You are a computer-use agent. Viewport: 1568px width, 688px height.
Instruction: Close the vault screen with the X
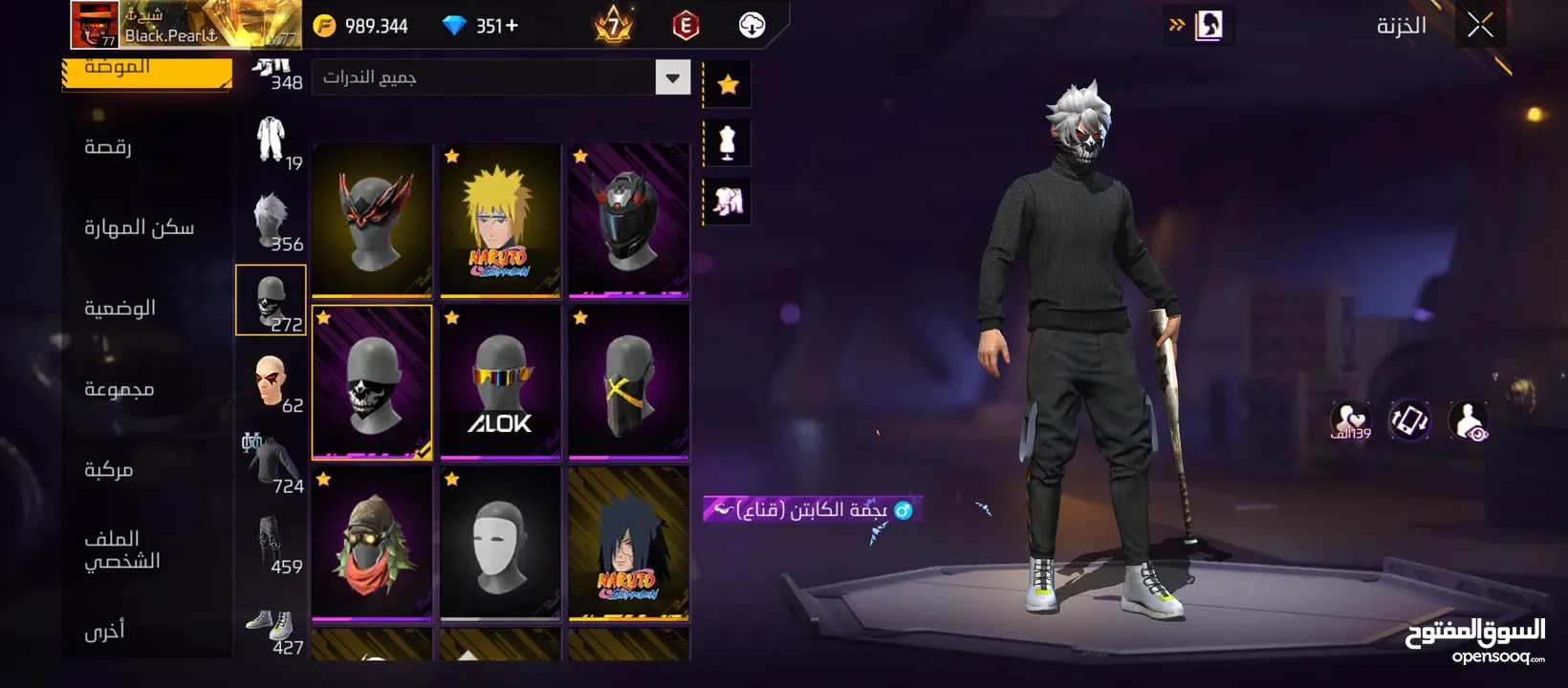[1480, 26]
